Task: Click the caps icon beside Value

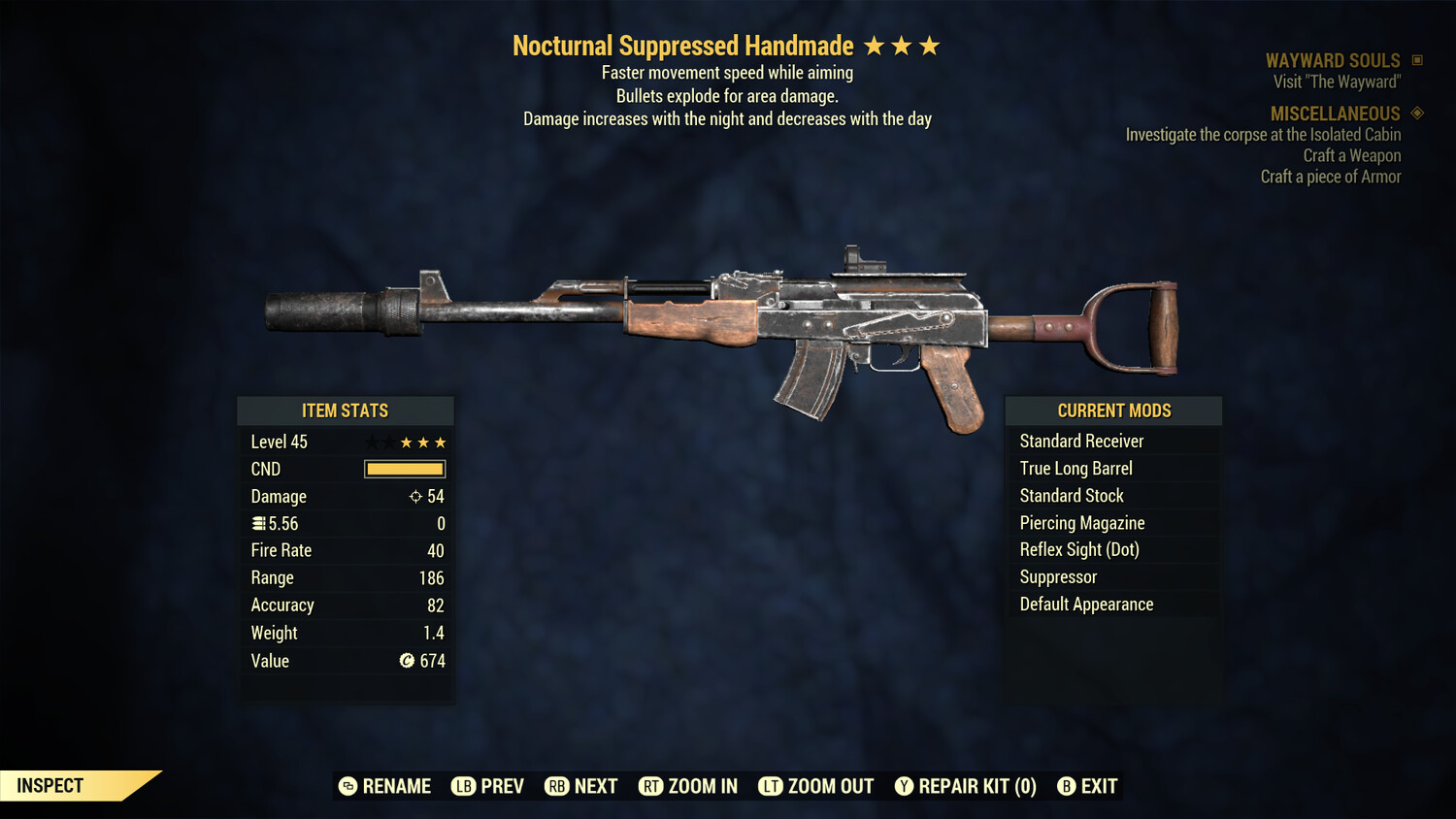Action: (408, 661)
